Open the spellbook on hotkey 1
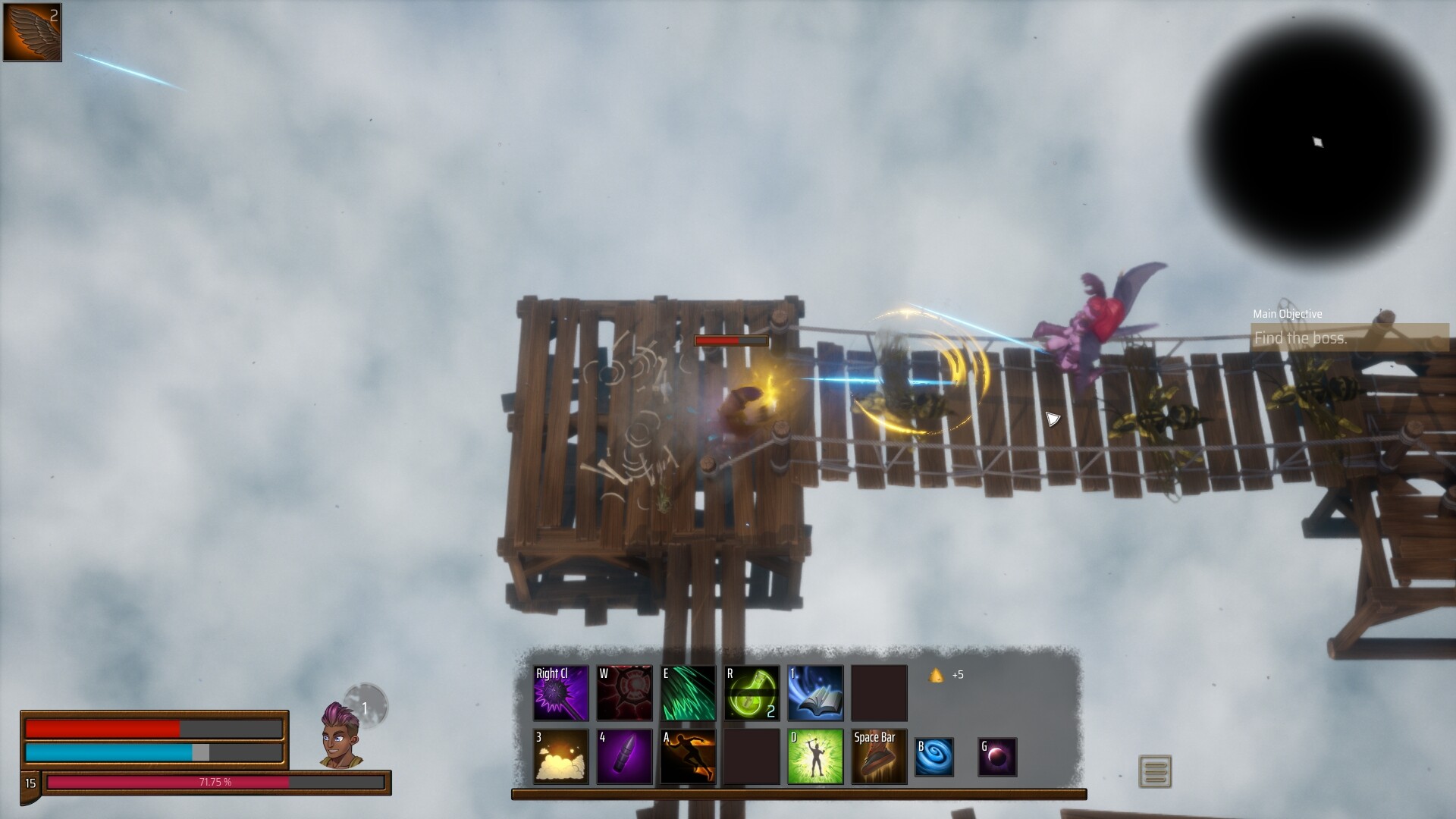1456x819 pixels. point(815,692)
